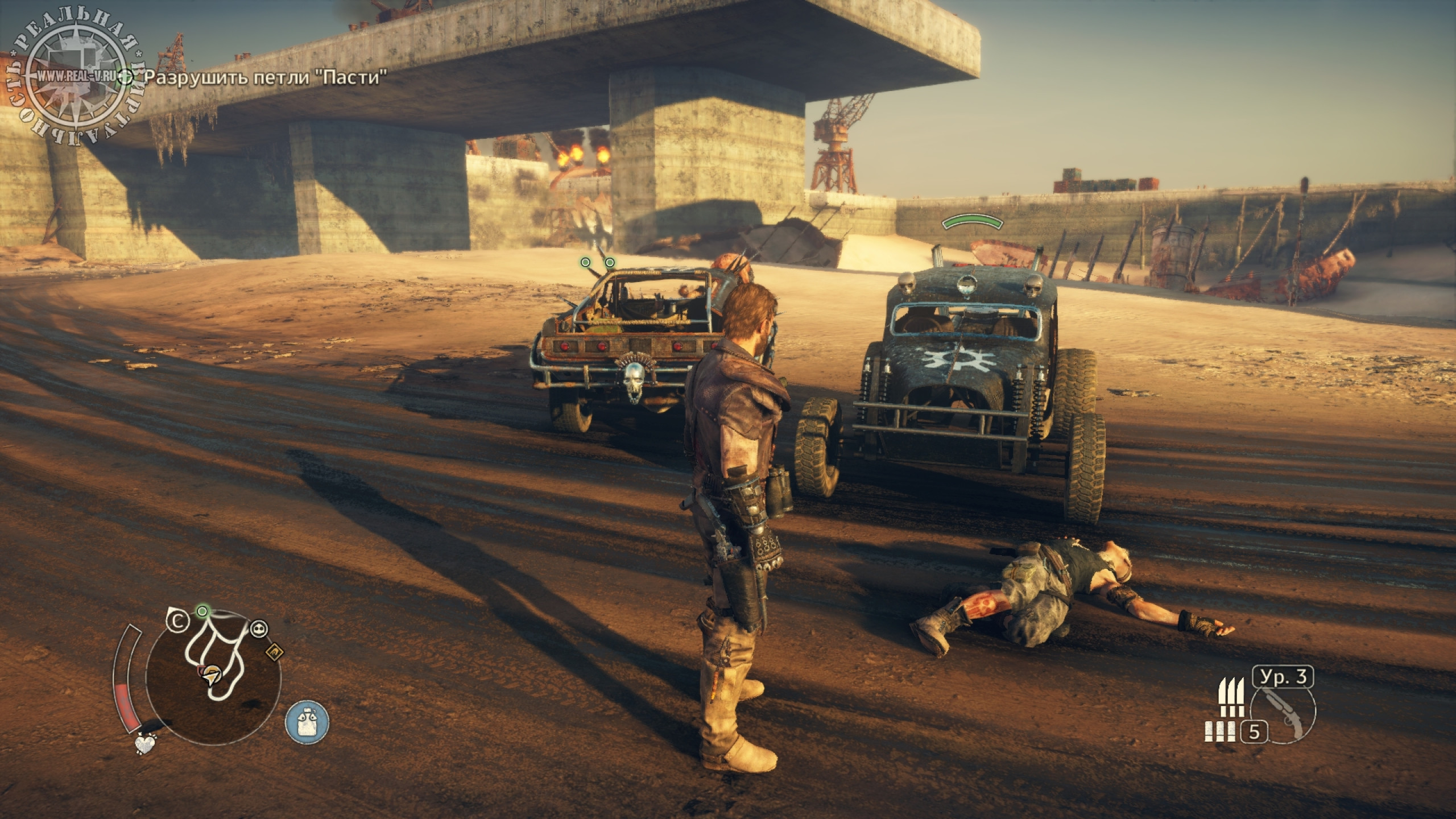Image resolution: width=1456 pixels, height=819 pixels.
Task: Select the yellow diamond marker on the minimap edge
Action: [274, 652]
